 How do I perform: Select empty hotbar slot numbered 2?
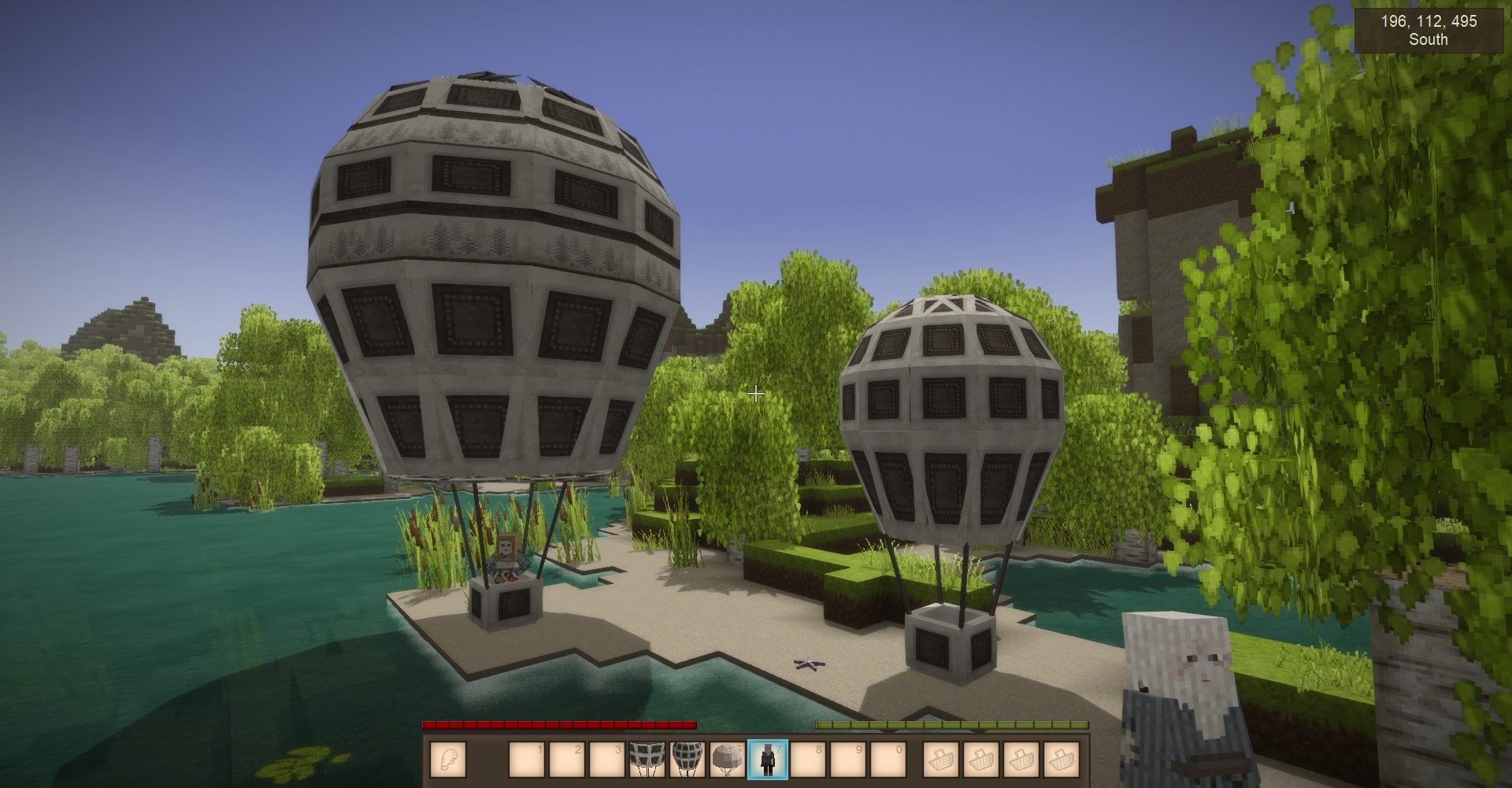click(567, 760)
